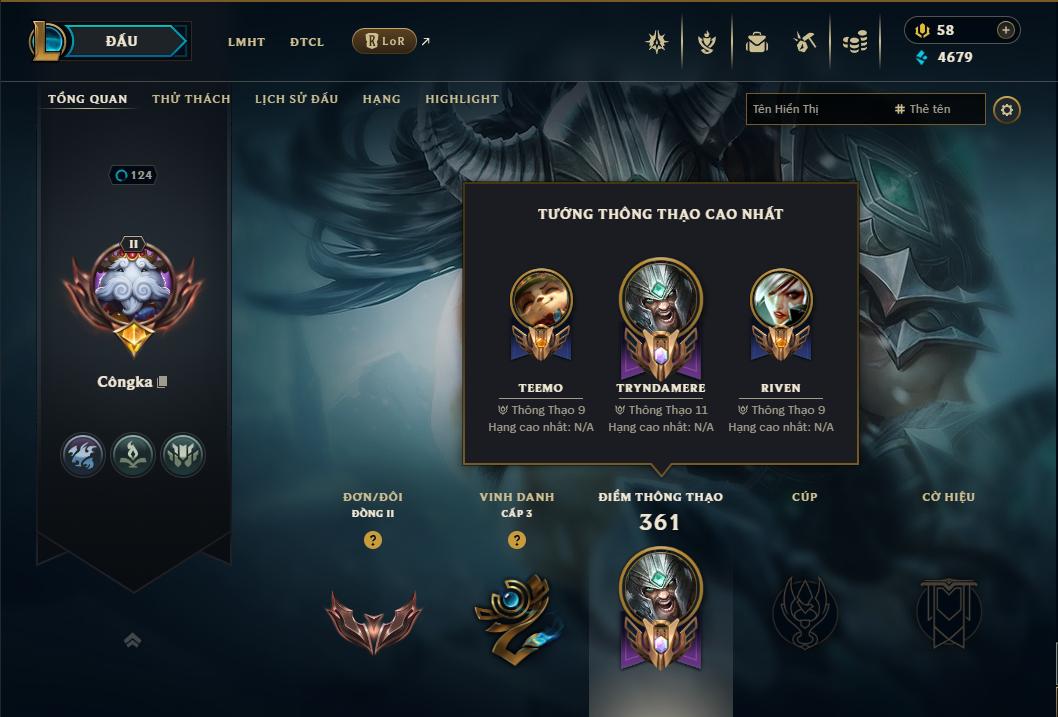Switch to the TỔNG QUAN tab
The height and width of the screenshot is (717, 1058).
point(88,99)
